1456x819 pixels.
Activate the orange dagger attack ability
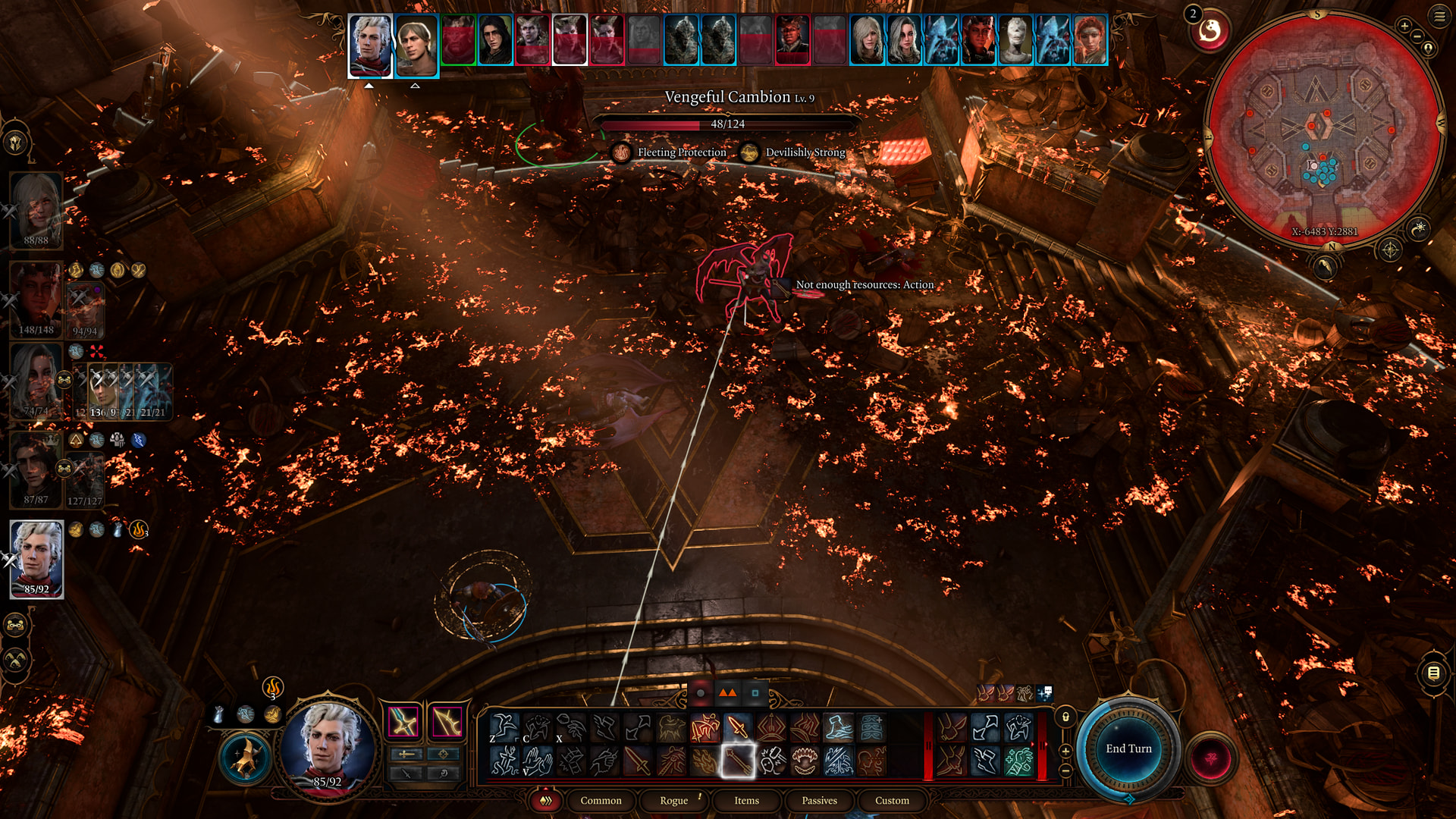(737, 728)
